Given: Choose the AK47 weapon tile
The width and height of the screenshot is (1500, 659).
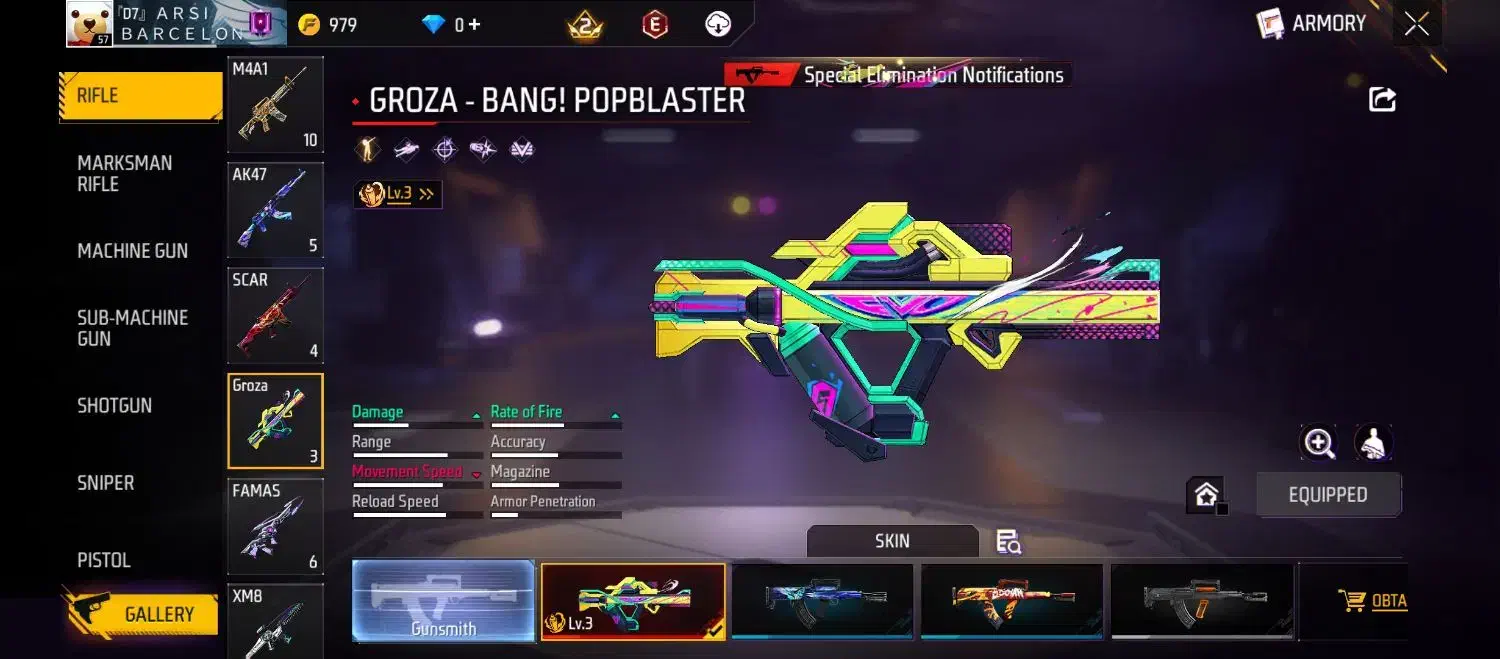Looking at the screenshot, I should [275, 210].
